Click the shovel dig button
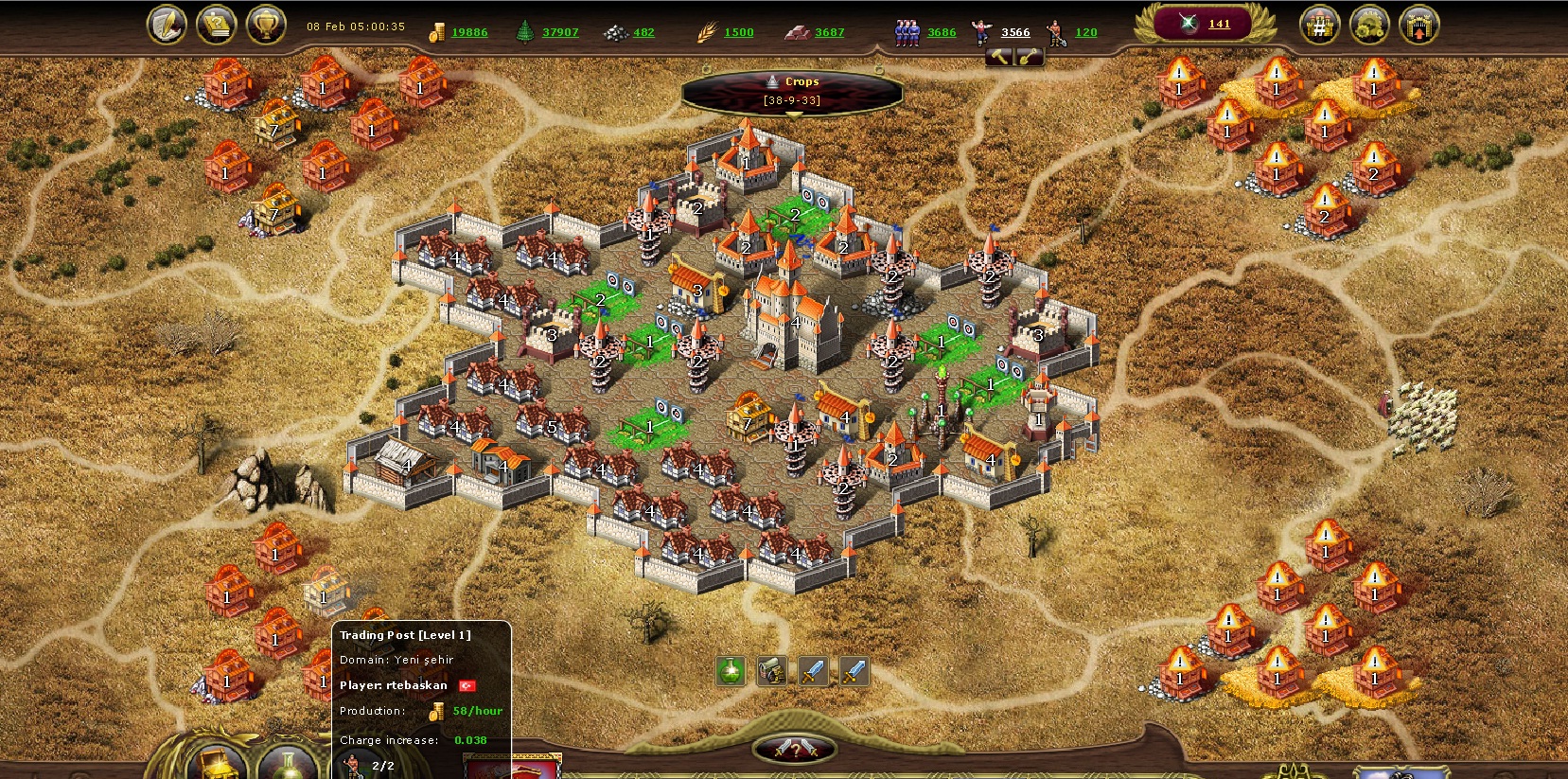The width and height of the screenshot is (1568, 779). (x=1029, y=57)
